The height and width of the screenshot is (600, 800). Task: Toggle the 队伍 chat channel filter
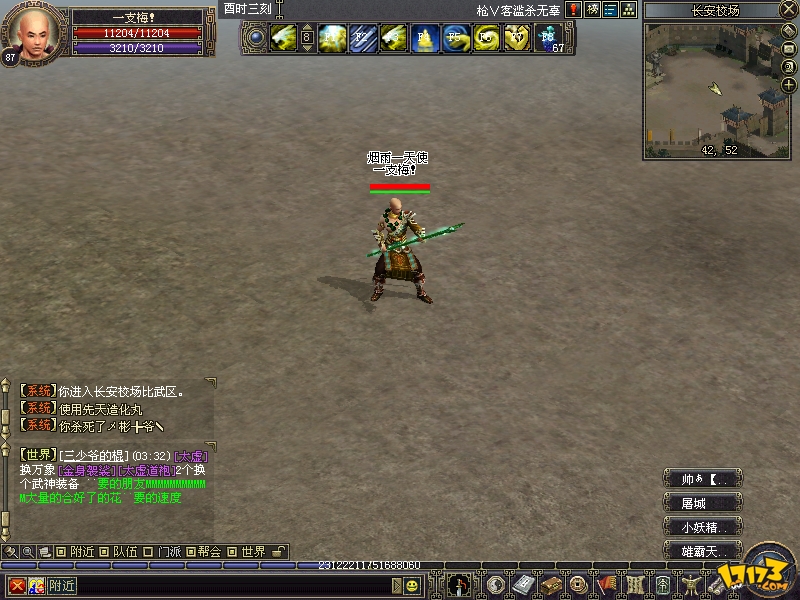105,551
